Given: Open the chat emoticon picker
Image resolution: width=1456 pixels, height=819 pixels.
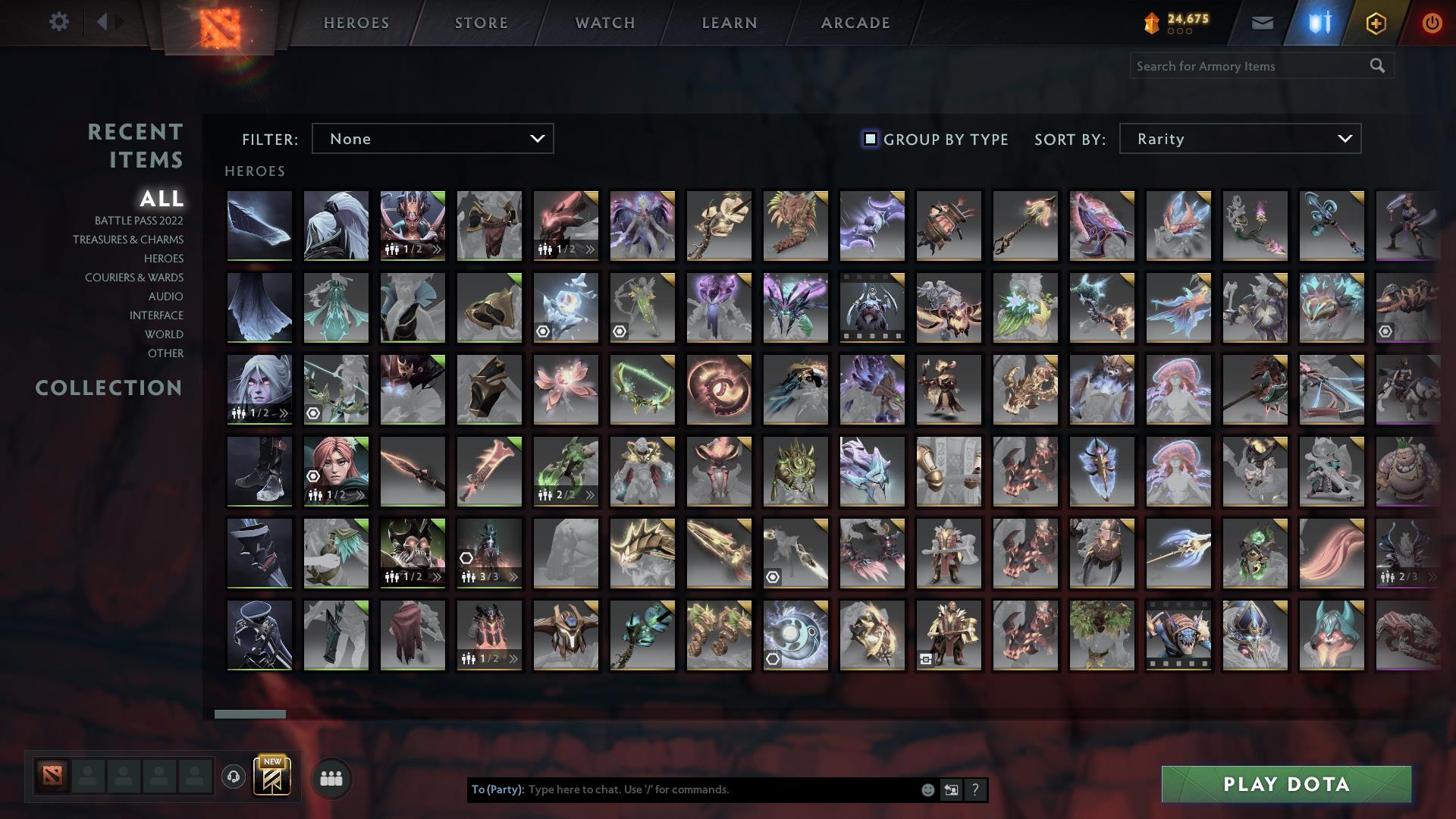Looking at the screenshot, I should pos(927,789).
